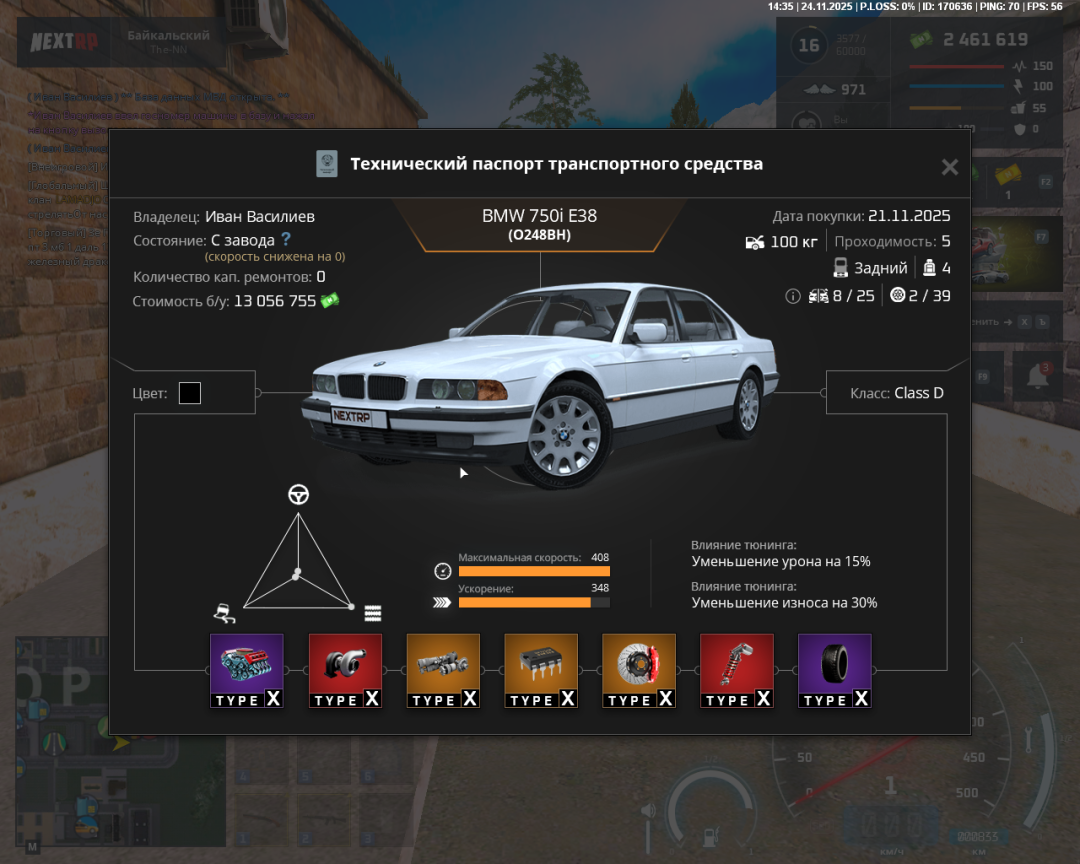Click the passport document icon in header
Viewport: 1080px width, 864px height.
click(327, 164)
